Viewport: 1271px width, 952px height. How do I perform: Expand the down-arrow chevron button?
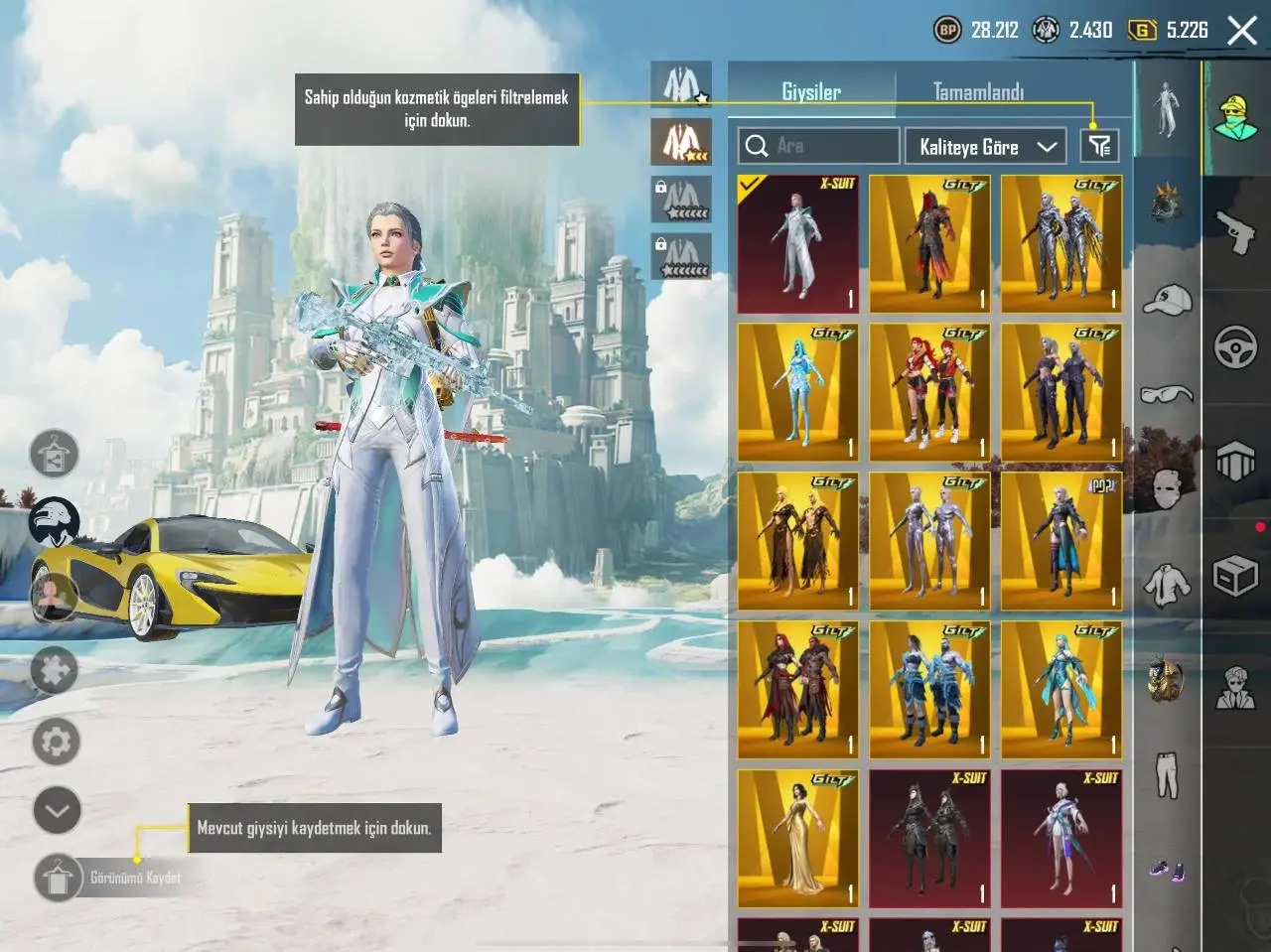click(x=57, y=810)
